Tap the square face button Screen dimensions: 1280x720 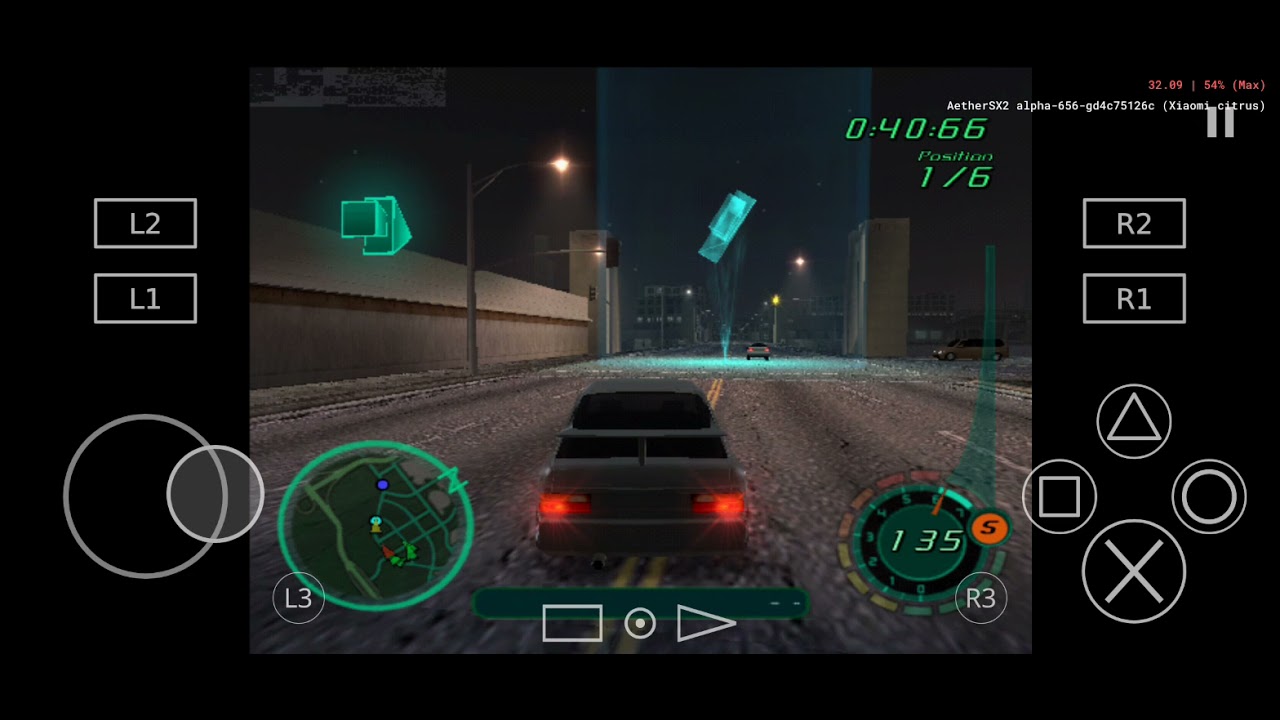point(1059,496)
